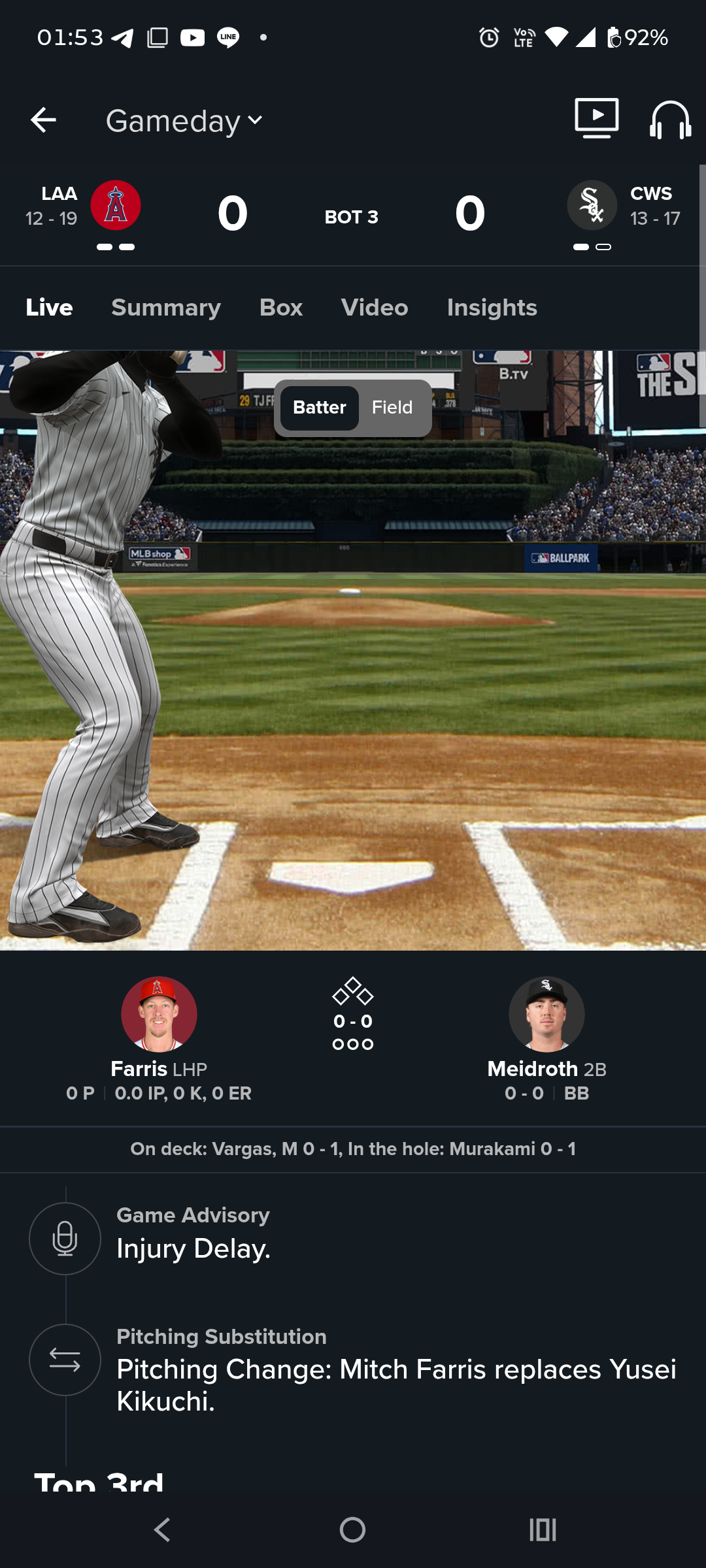The image size is (706, 1568).
Task: Choose the Batter view toggle
Action: pos(319,408)
